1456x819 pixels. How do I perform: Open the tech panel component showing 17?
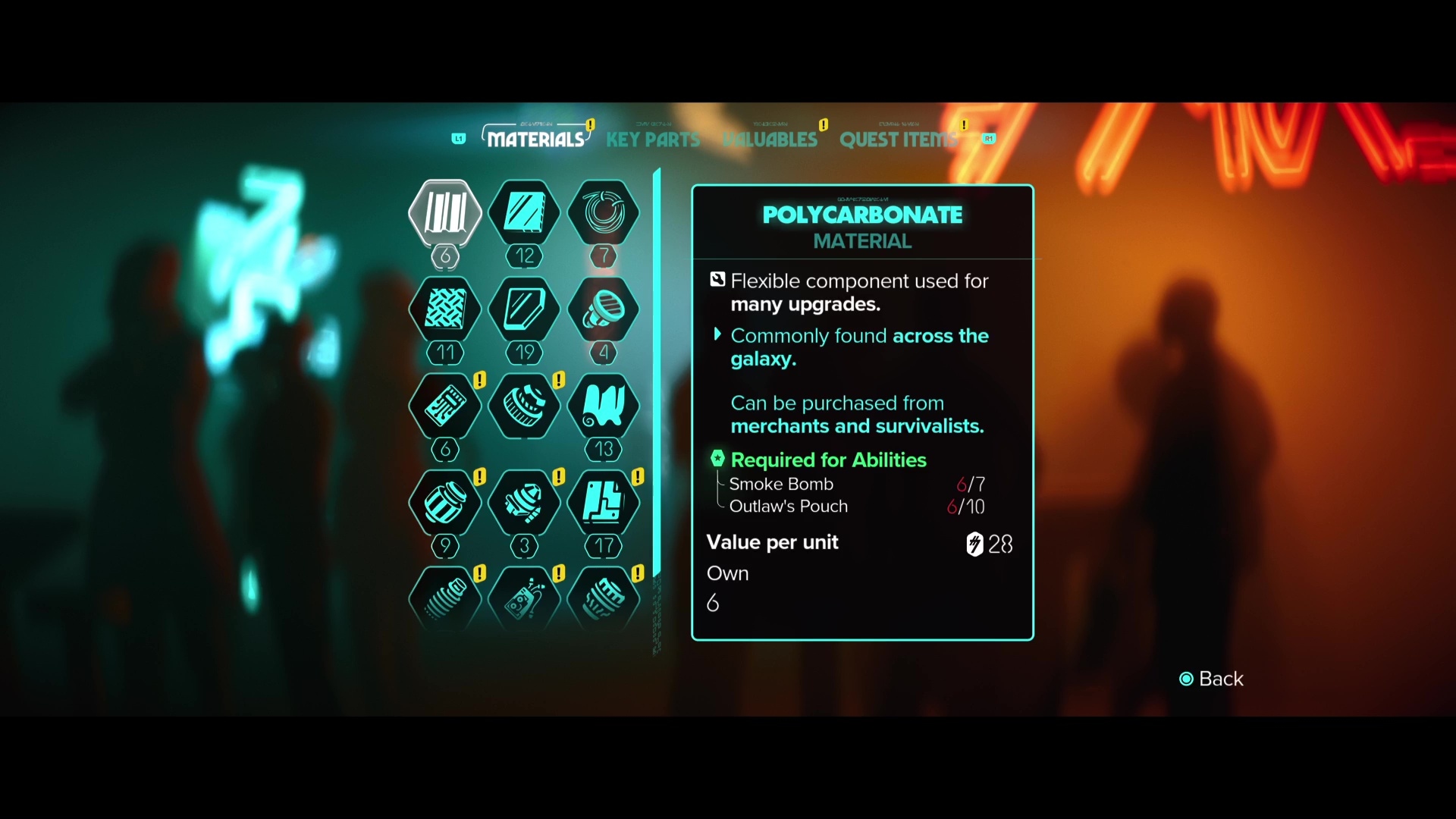(603, 503)
